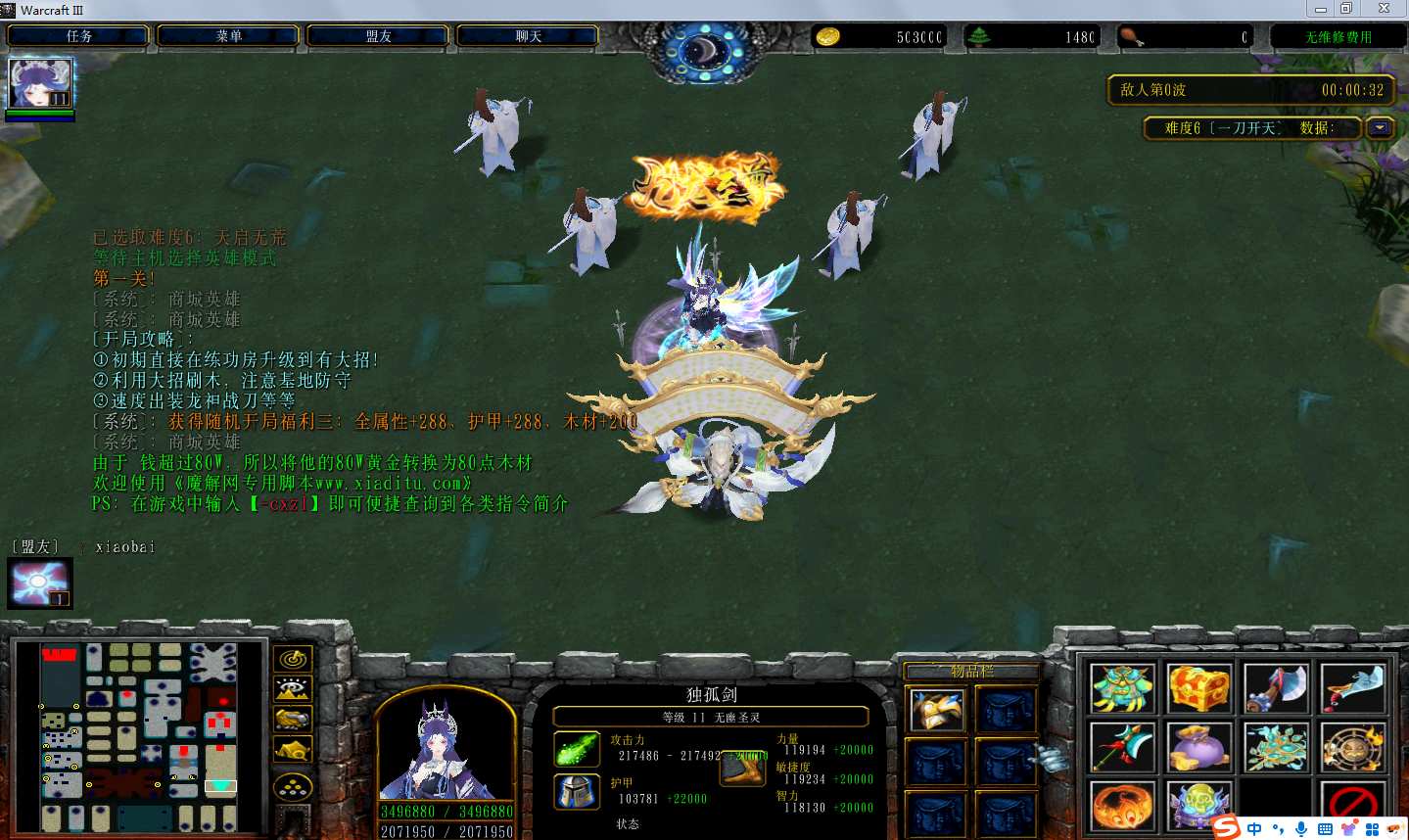Expand the difficulty data dropdown arrow
Image resolution: width=1409 pixels, height=840 pixels.
[x=1380, y=127]
